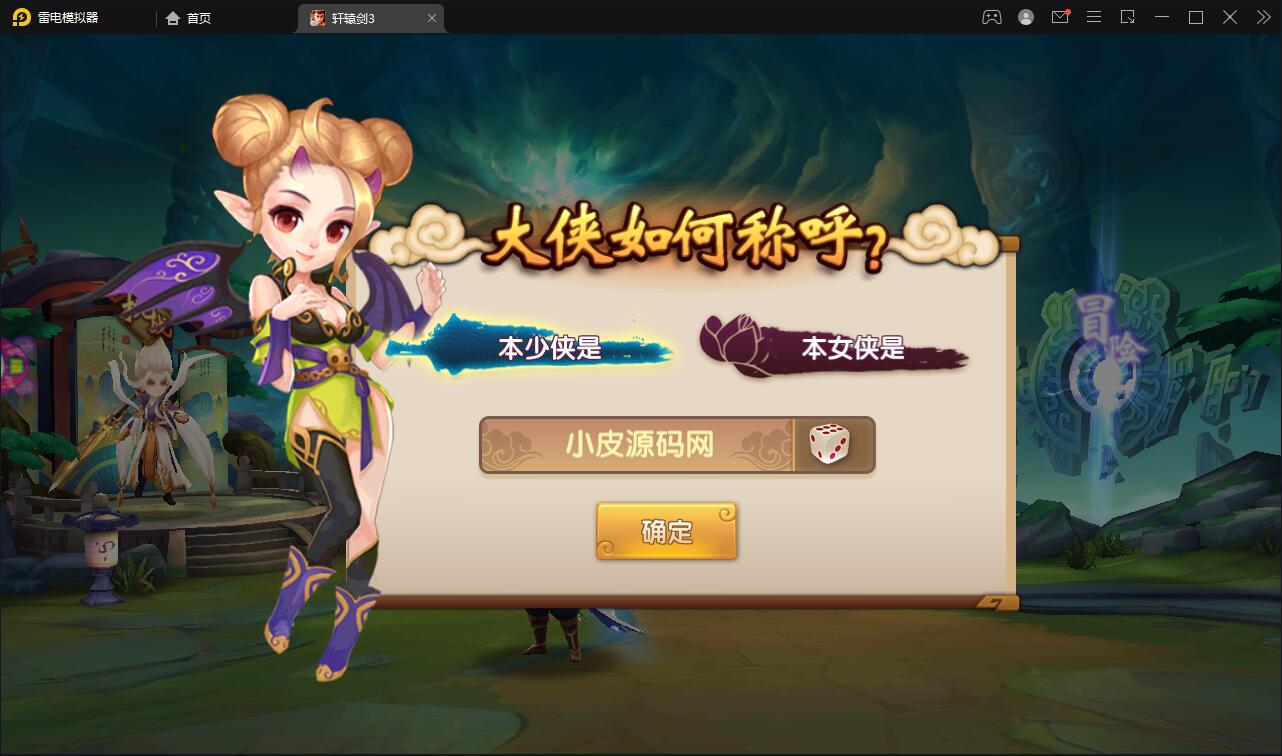Expand hidden toolbar icons via the double-chevron
The height and width of the screenshot is (756, 1282).
click(x=1262, y=17)
